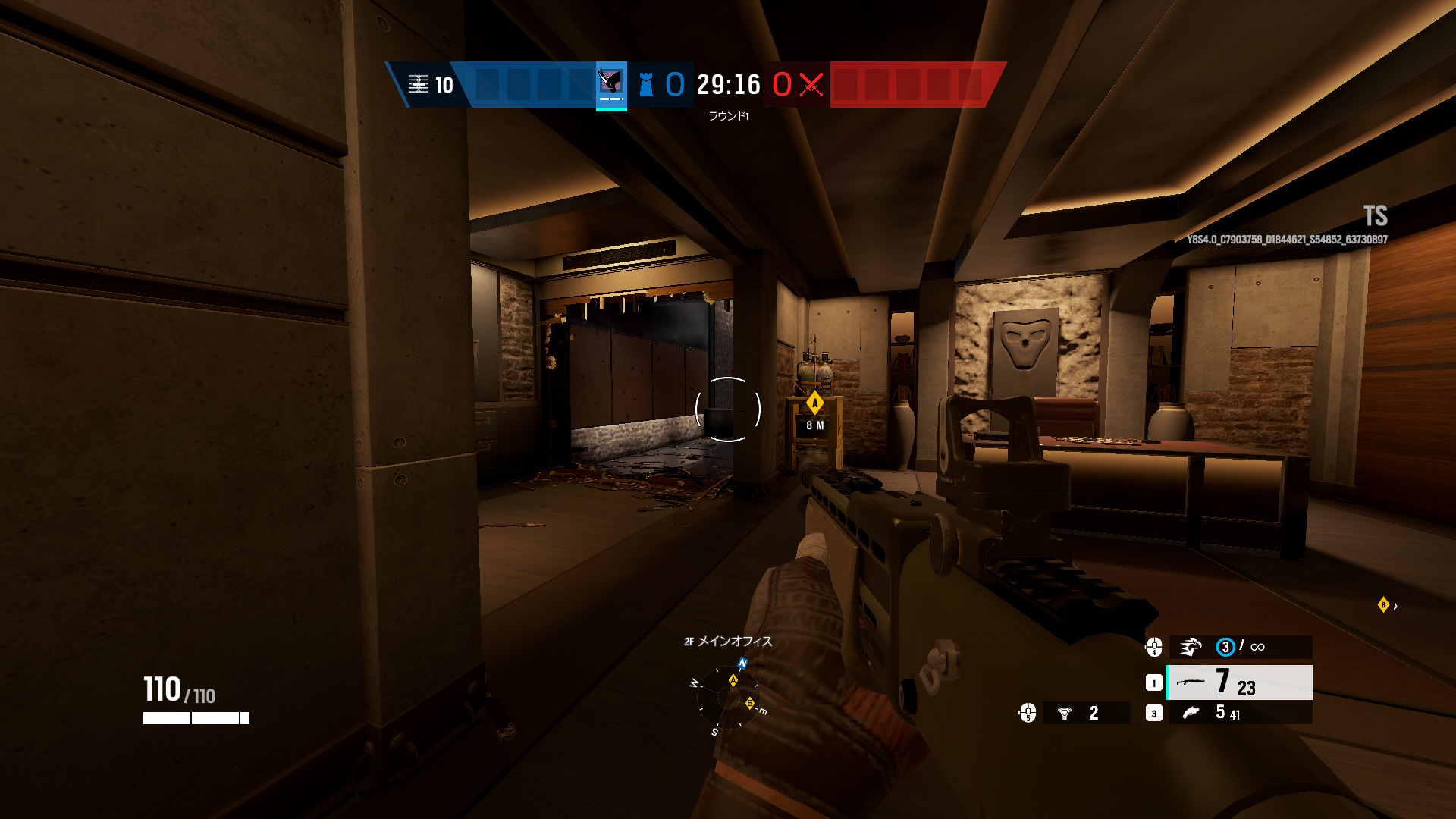Screen dimensions: 1456x819
Task: Select the round timer showing 29:16
Action: click(x=727, y=85)
